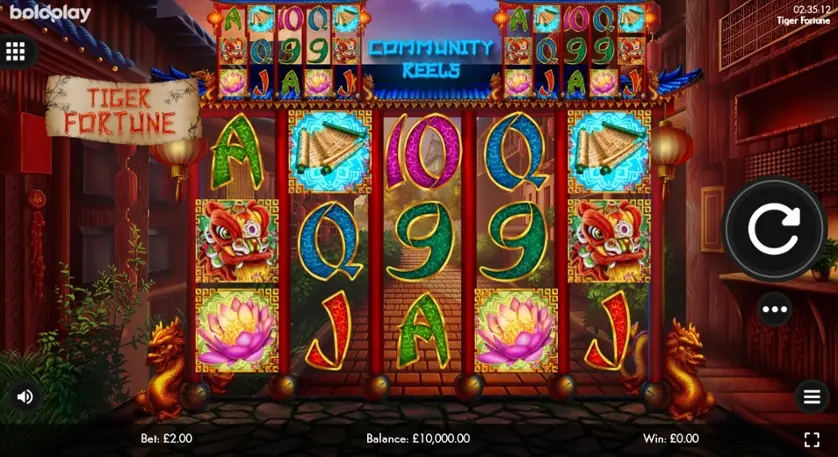Open the three-dot options button
Image resolution: width=838 pixels, height=457 pixels.
click(x=774, y=309)
